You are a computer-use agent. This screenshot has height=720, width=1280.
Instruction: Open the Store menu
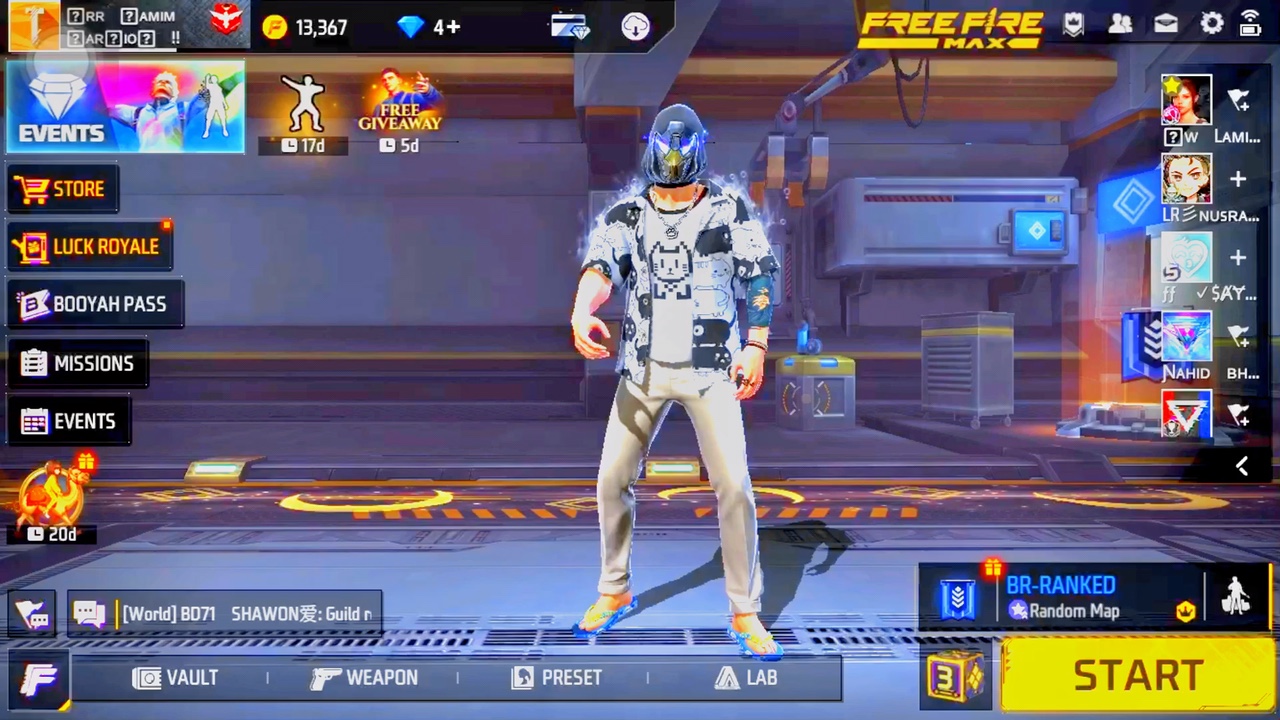point(62,189)
